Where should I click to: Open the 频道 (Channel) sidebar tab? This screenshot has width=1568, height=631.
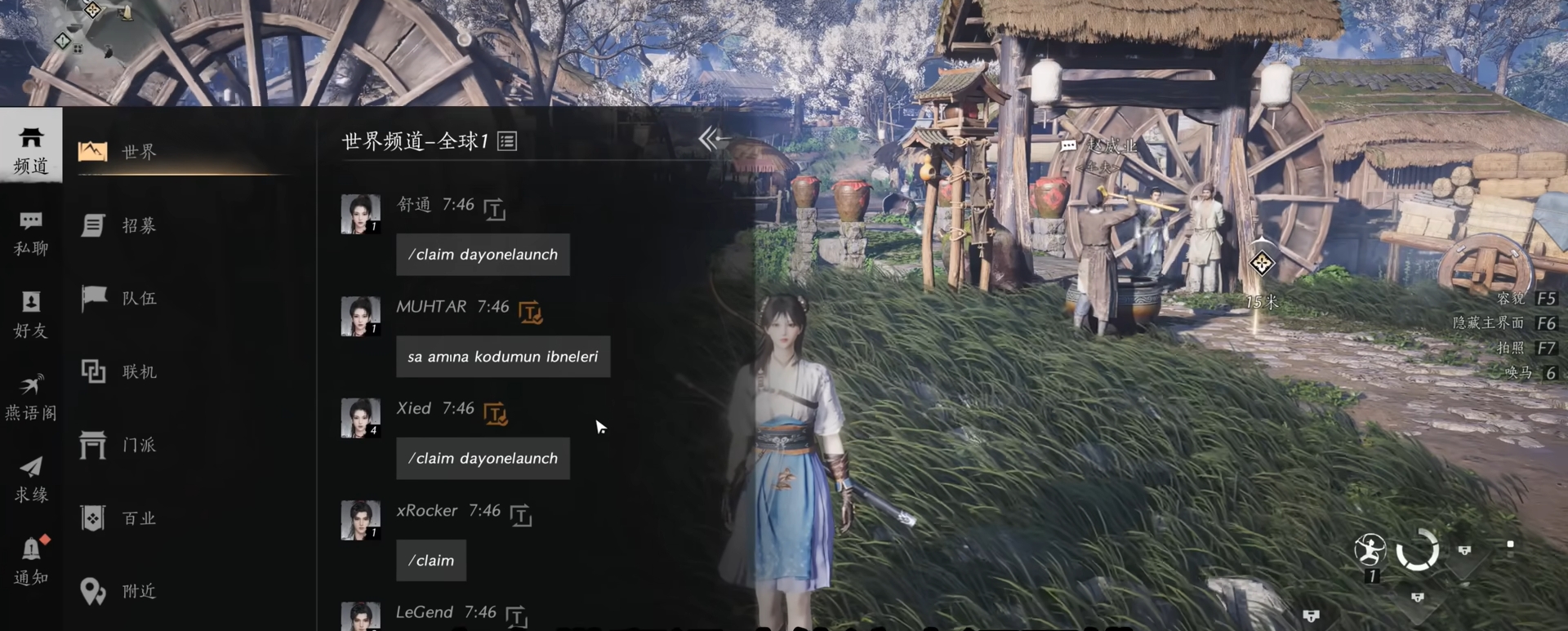[x=31, y=150]
